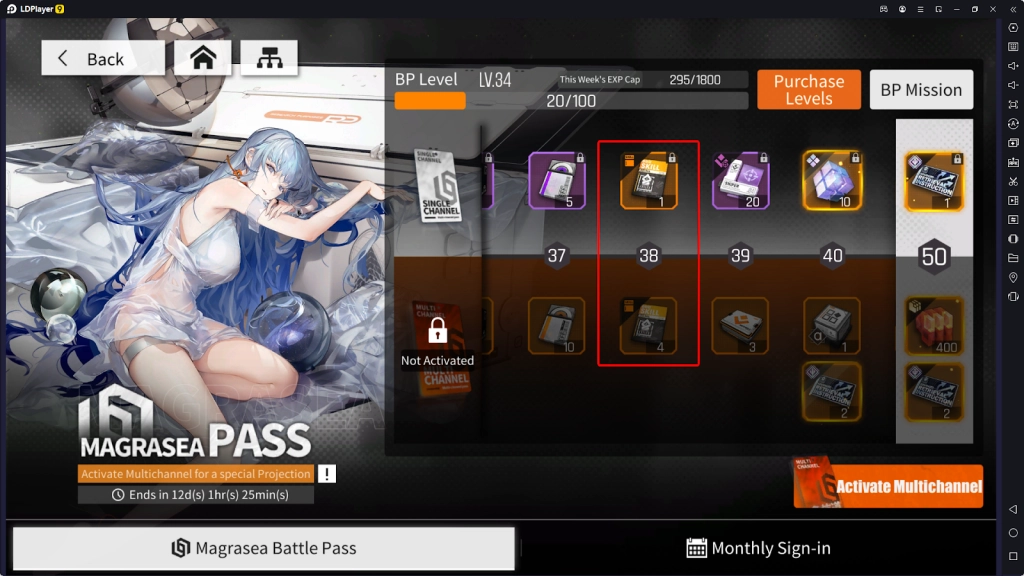Select the Single Channel card
The width and height of the screenshot is (1024, 576).
pyautogui.click(x=438, y=186)
